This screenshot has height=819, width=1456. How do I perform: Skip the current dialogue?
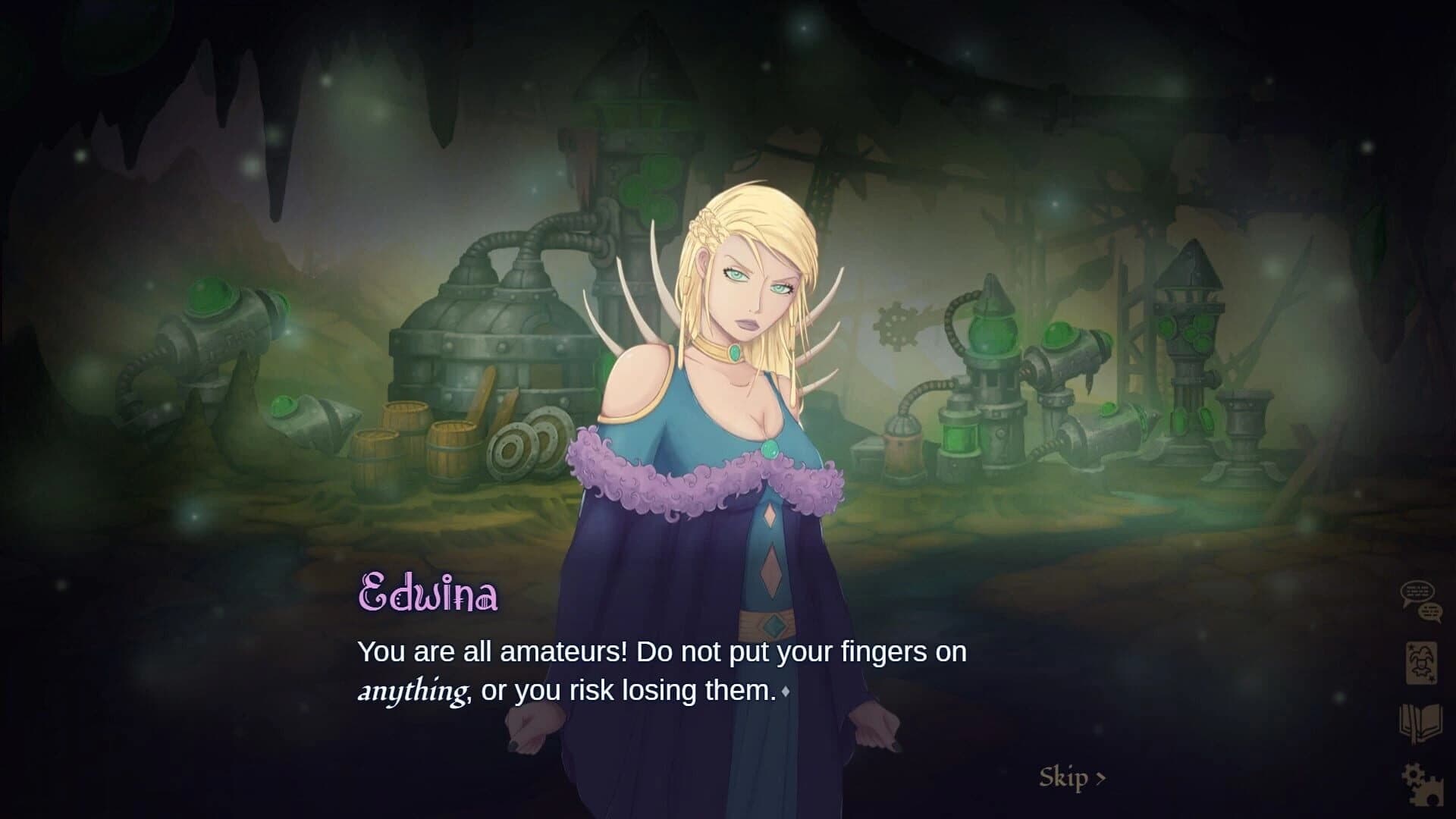[x=1072, y=777]
